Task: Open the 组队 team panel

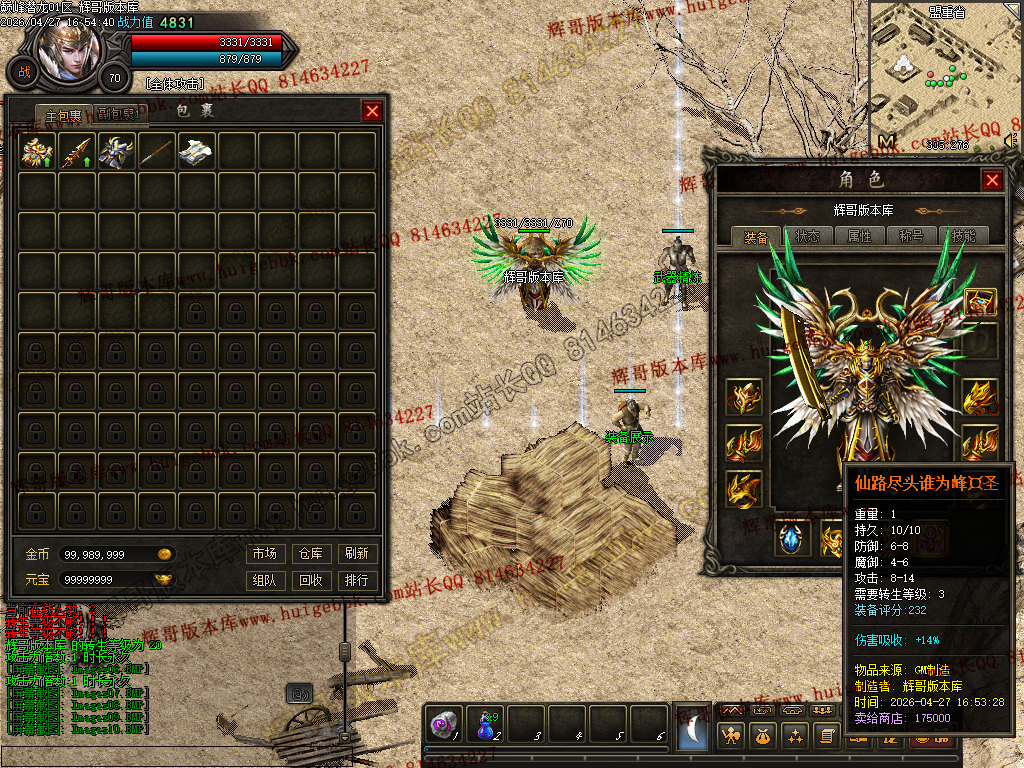Action: 264,580
